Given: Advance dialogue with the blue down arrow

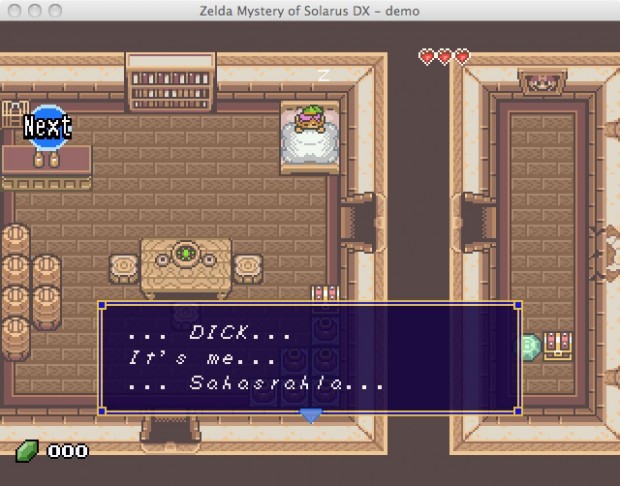Looking at the screenshot, I should (x=311, y=414).
